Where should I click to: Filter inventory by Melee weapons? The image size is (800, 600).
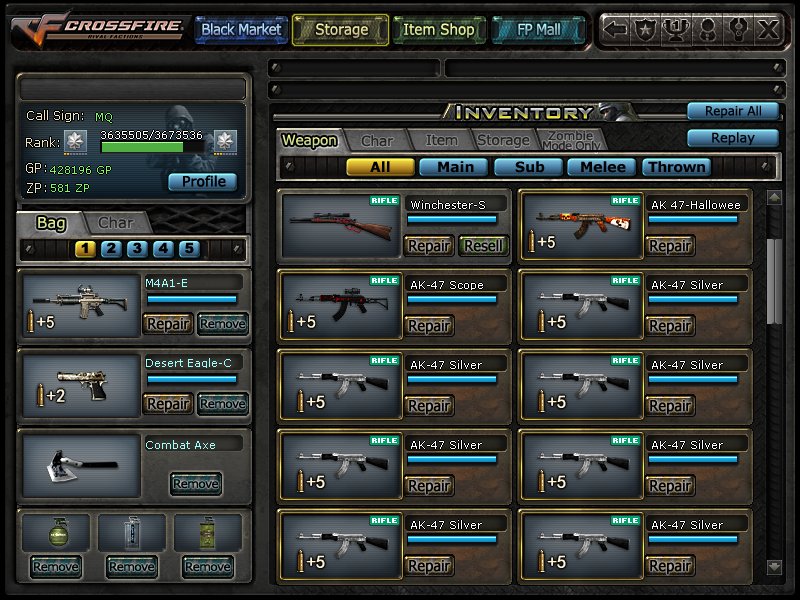pos(603,167)
